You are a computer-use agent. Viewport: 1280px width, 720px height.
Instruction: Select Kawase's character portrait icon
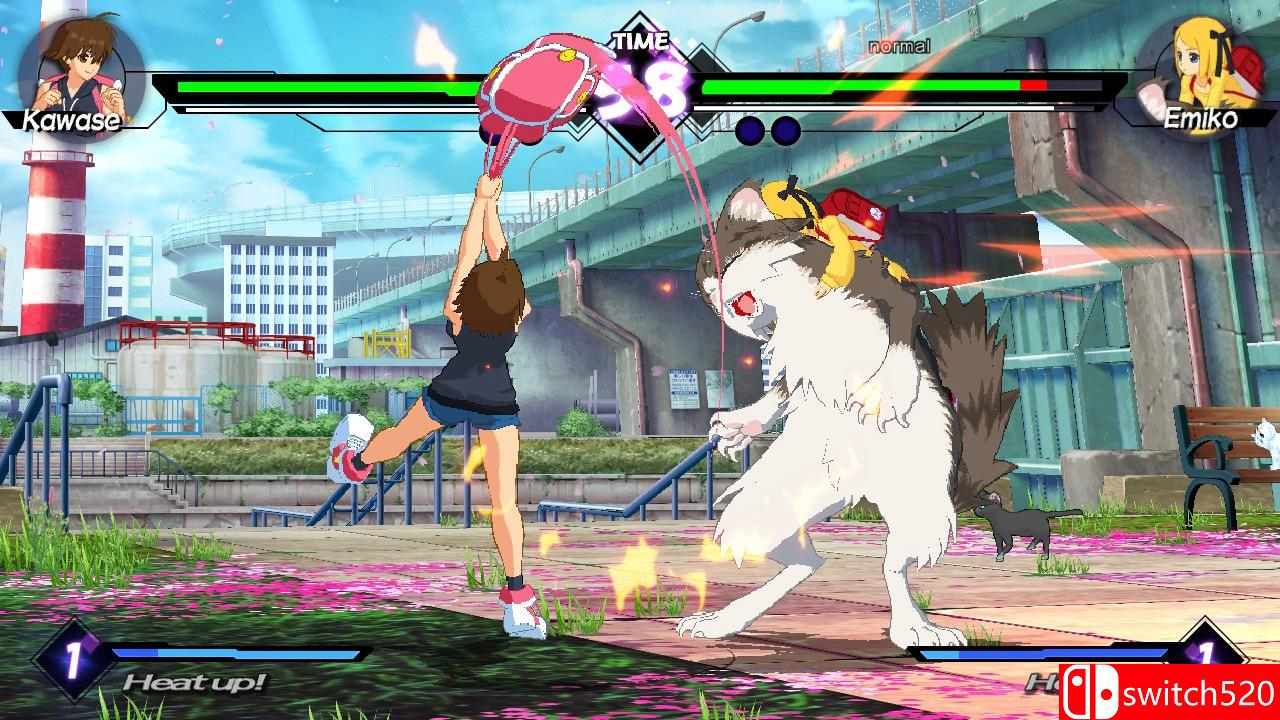(x=75, y=70)
